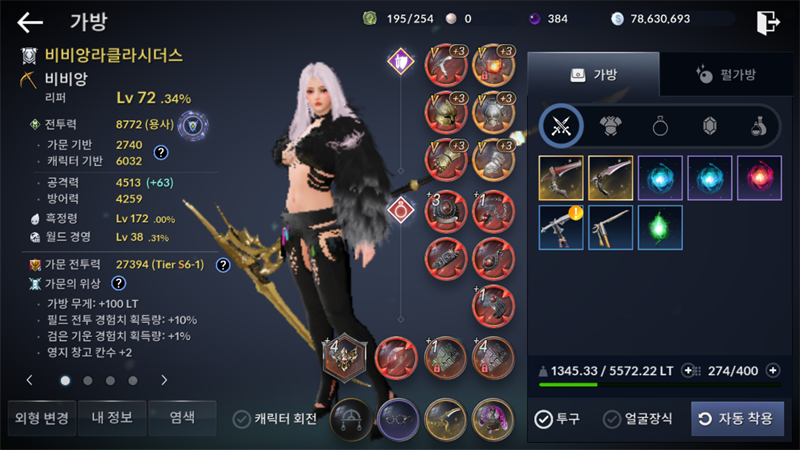Choose the ring accessory filter
The image size is (800, 450).
[660, 125]
